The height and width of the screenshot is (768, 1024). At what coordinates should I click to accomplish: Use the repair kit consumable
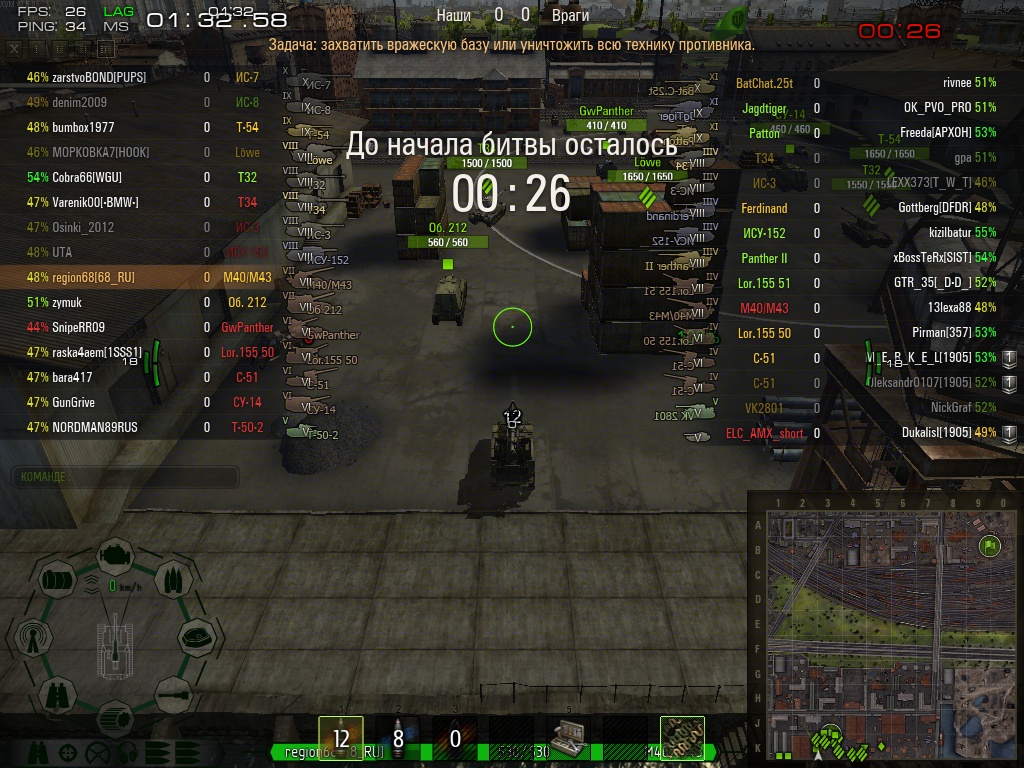click(568, 738)
